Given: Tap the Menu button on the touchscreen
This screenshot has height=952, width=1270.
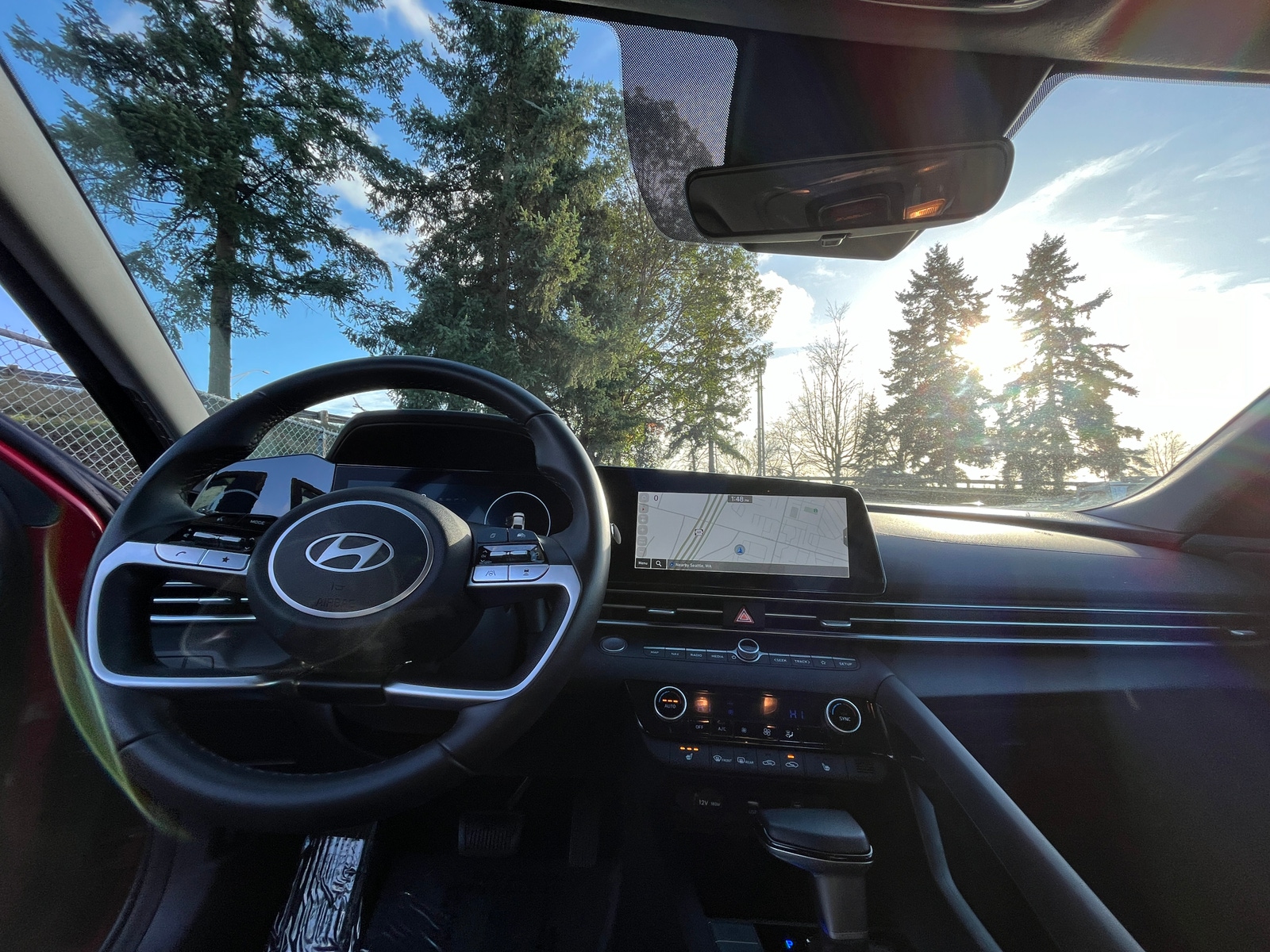Looking at the screenshot, I should (643, 563).
